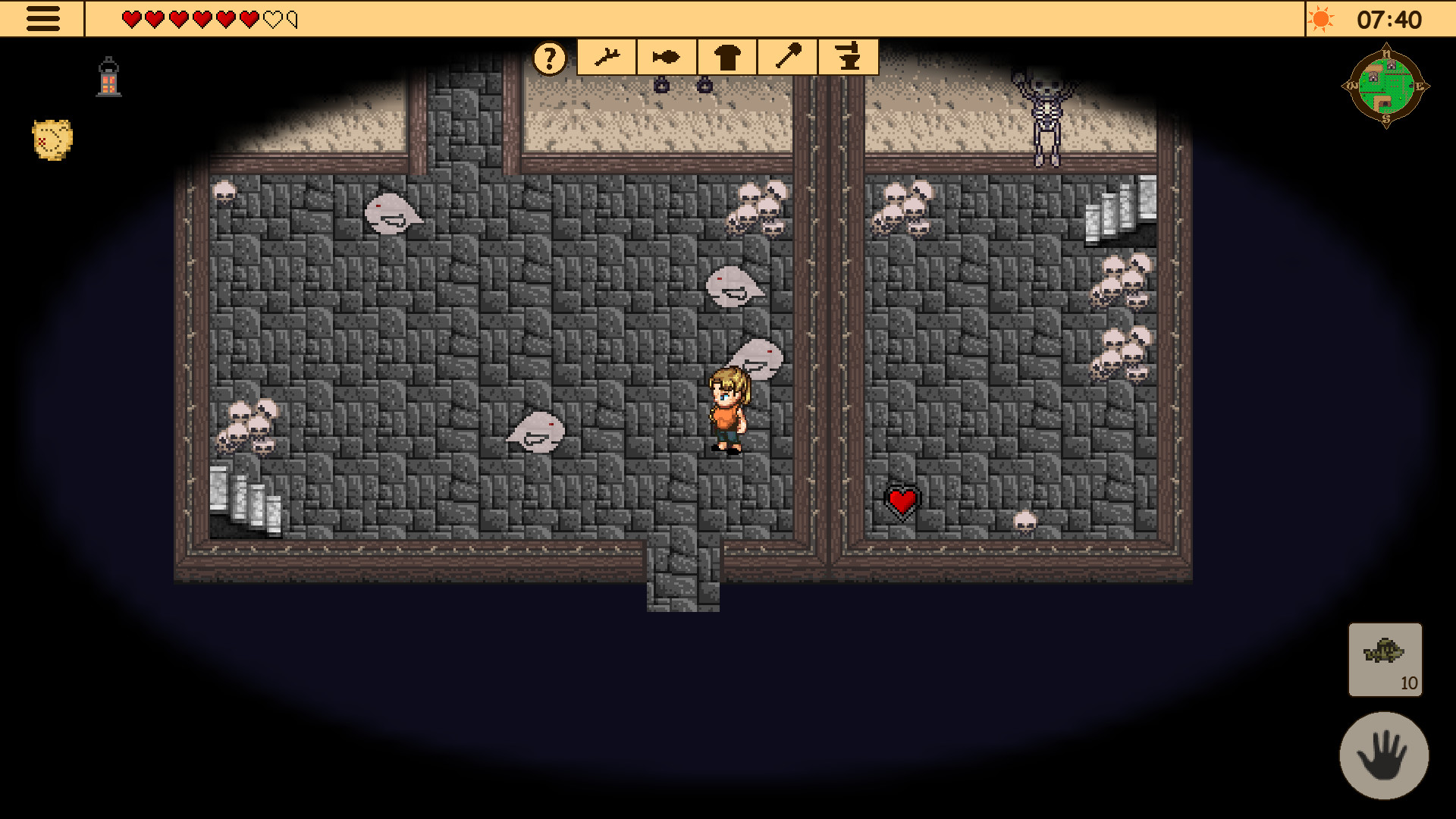Select the stick crafting tool icon
This screenshot has height=819, width=1456.
tap(607, 56)
